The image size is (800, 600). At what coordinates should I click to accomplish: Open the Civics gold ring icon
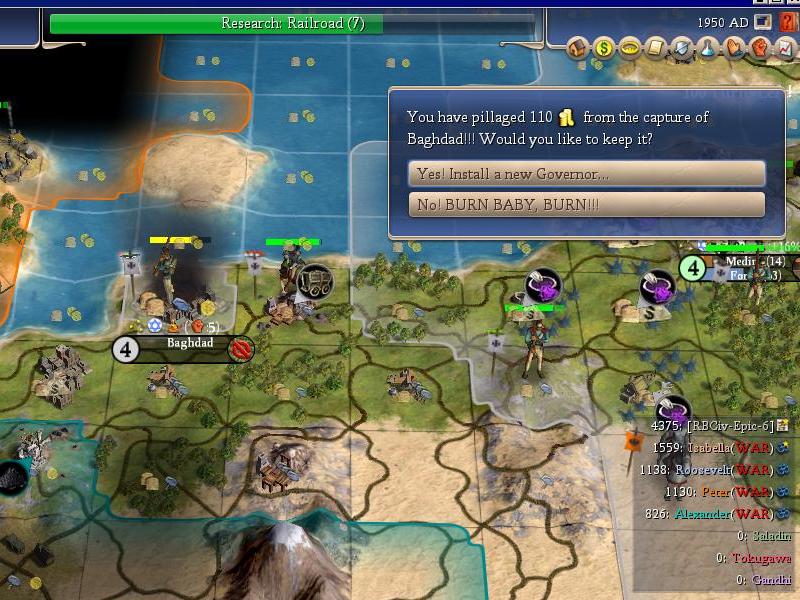pyautogui.click(x=630, y=48)
